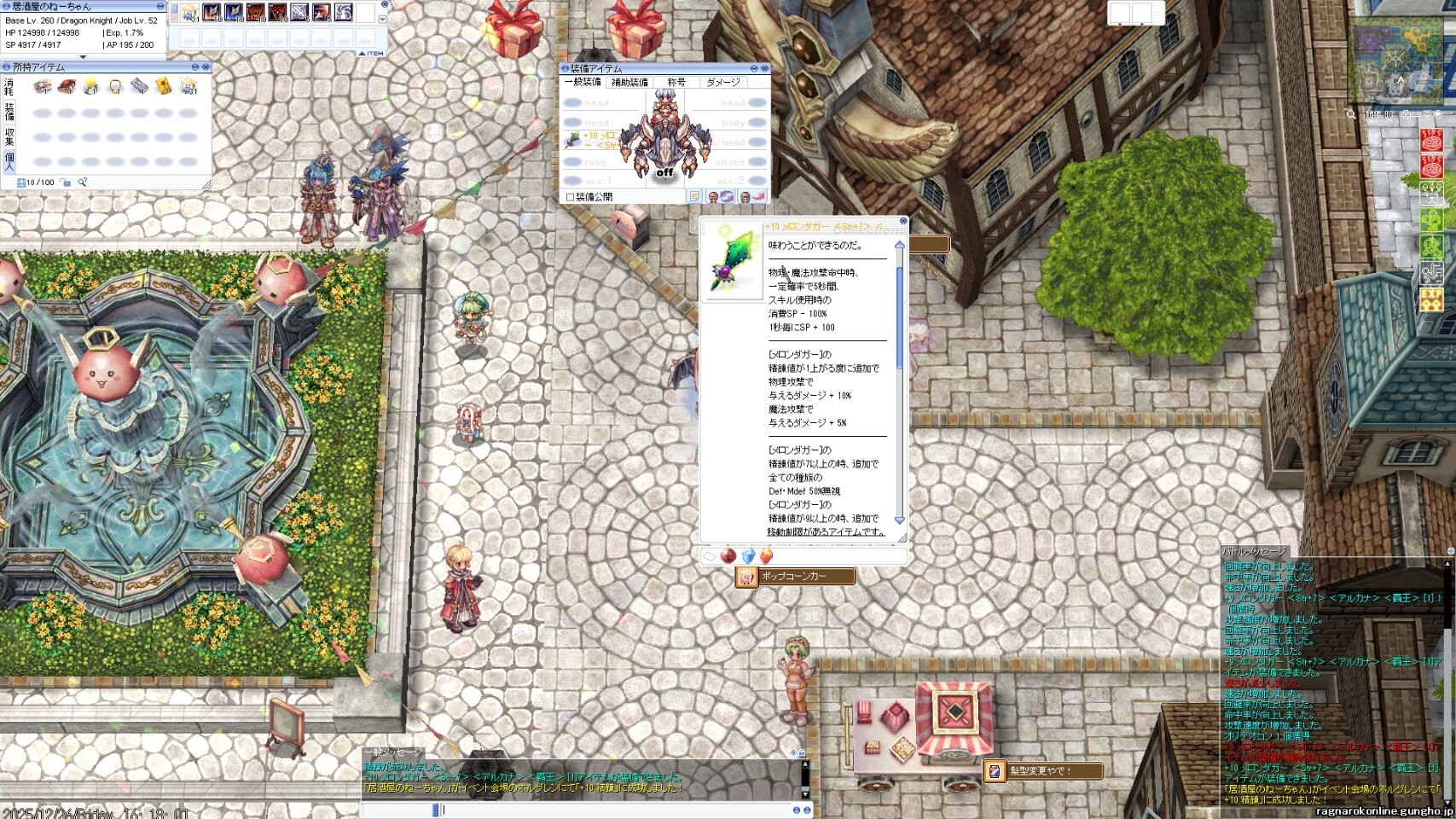The image size is (1456, 819).
Task: Click the inventory magnifier search icon
Action: (83, 183)
